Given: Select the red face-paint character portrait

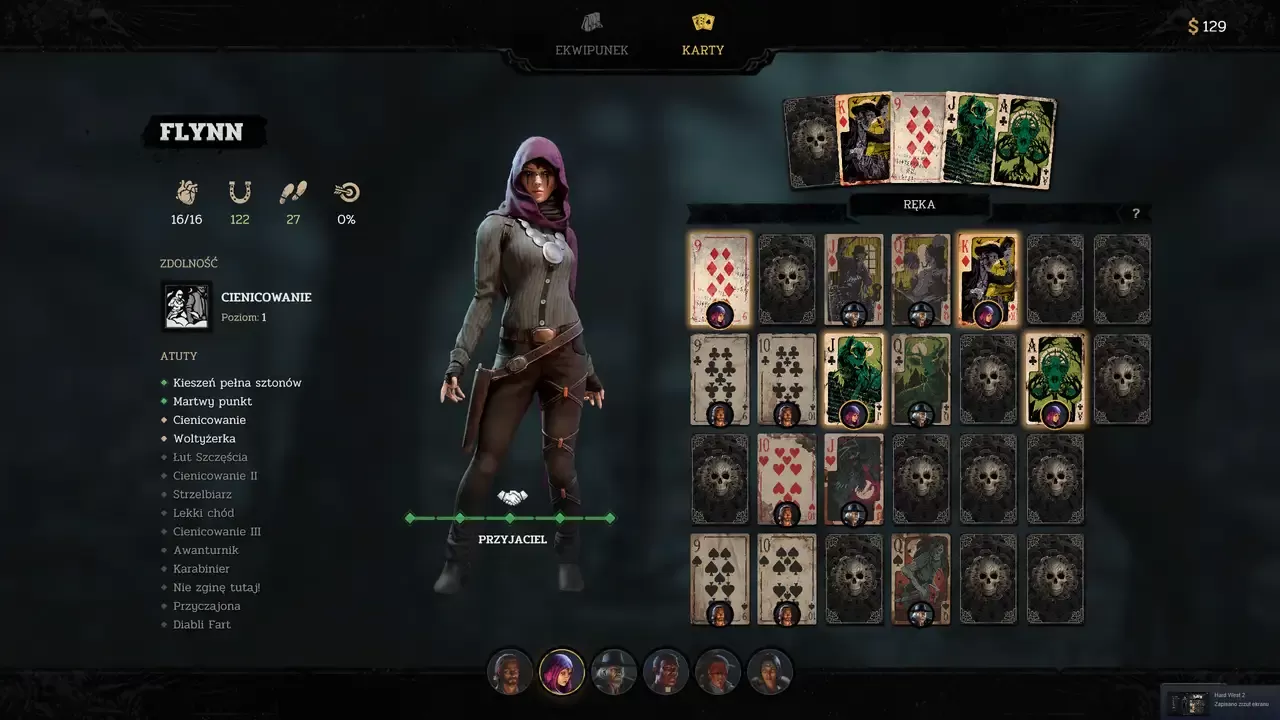Looking at the screenshot, I should click(x=718, y=672).
